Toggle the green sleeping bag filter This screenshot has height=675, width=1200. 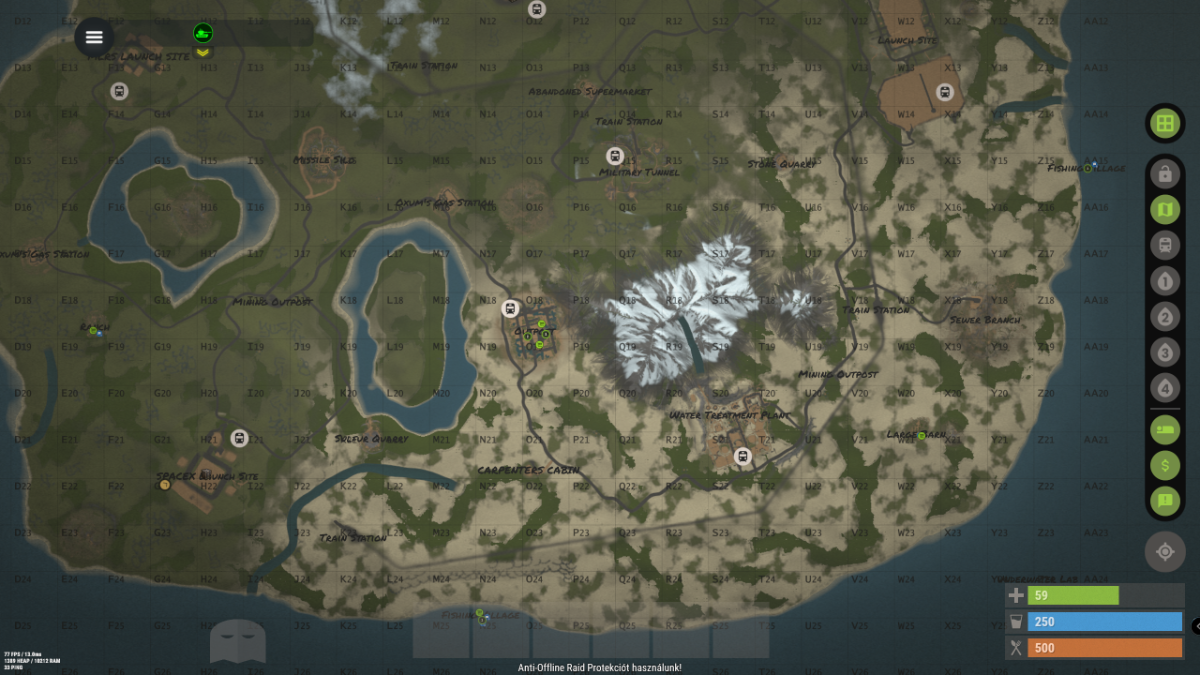[1164, 429]
